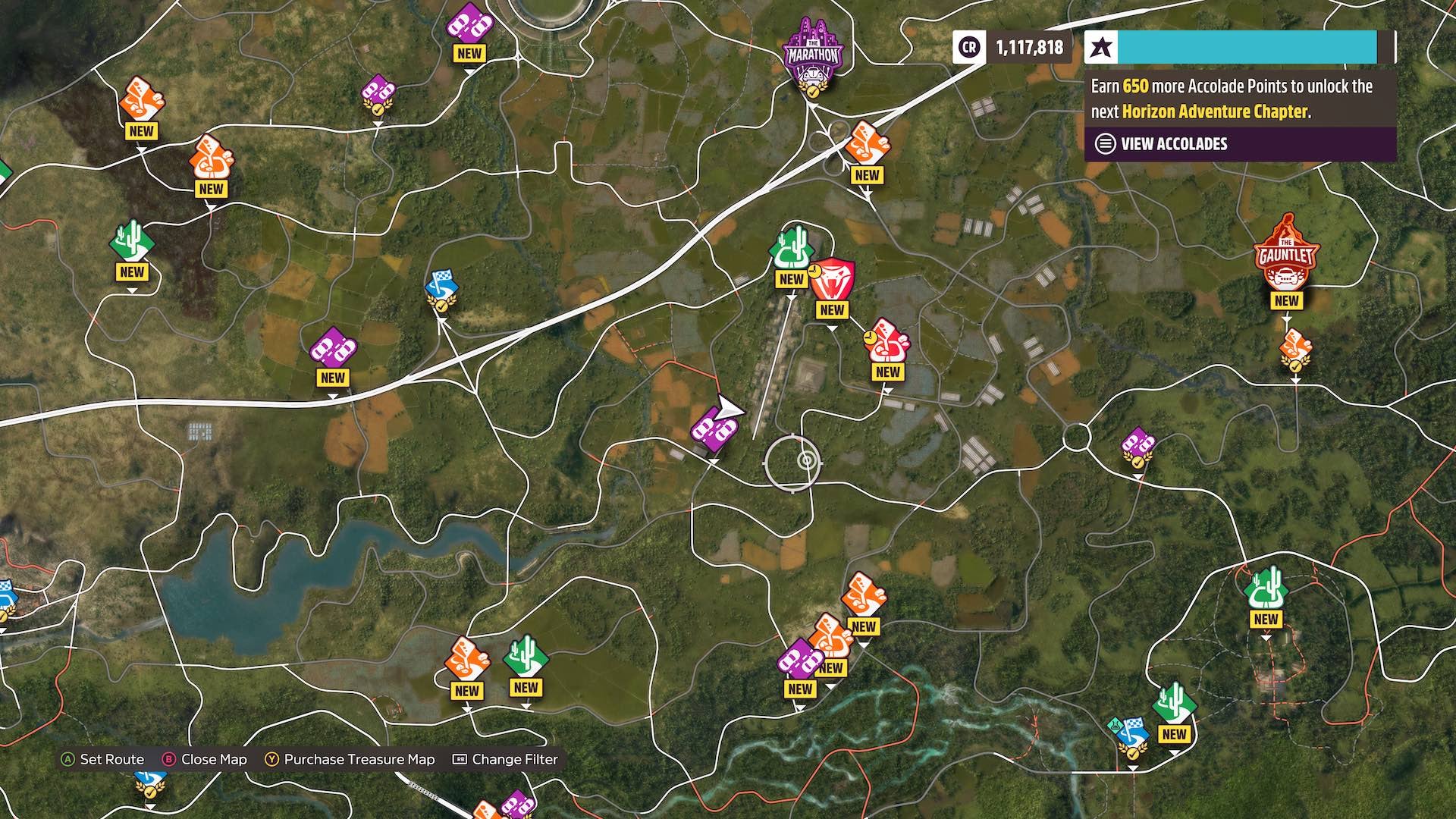The height and width of the screenshot is (819, 1456).
Task: Open the Change Filter option
Action: [513, 758]
